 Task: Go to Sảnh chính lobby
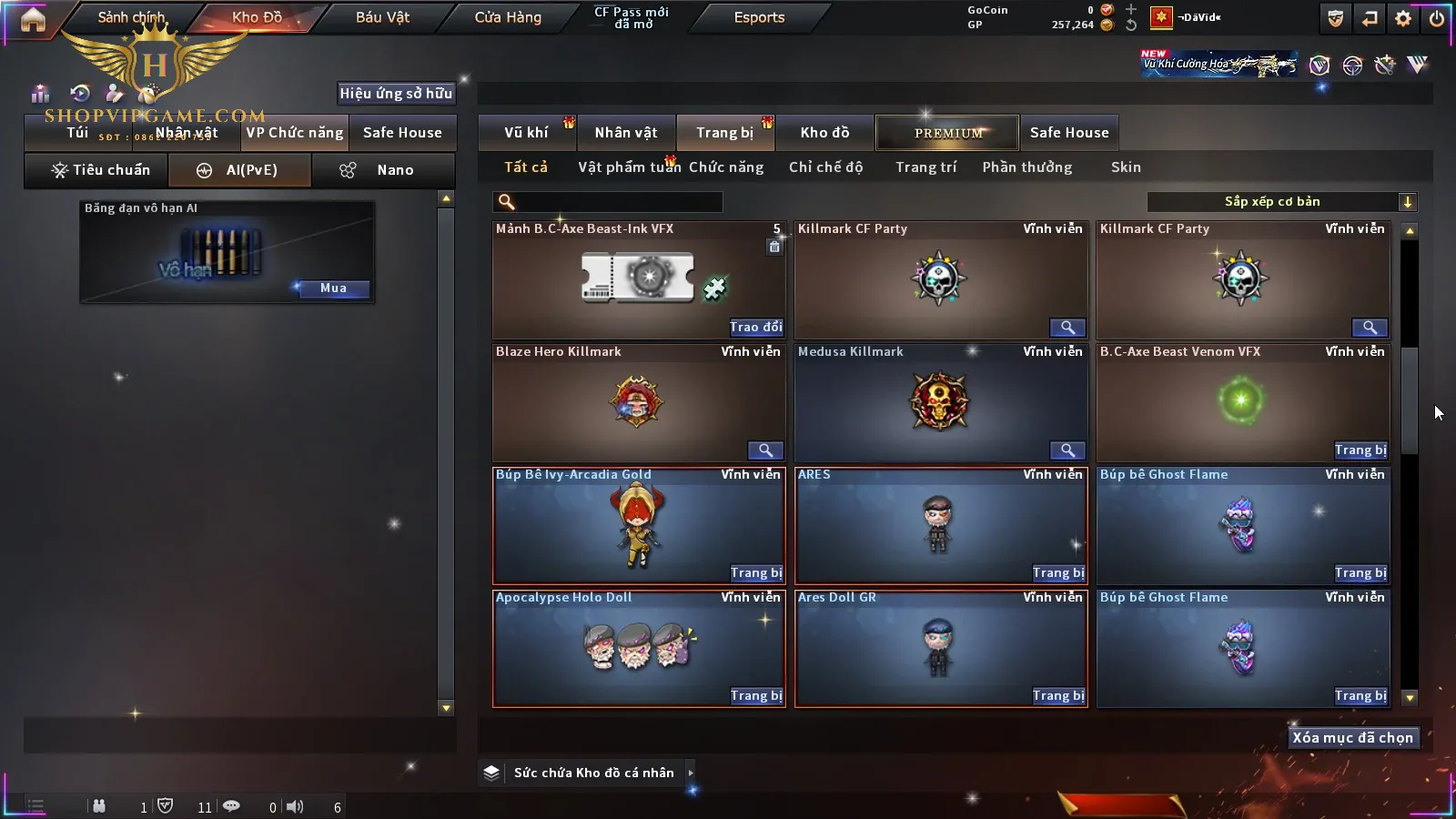click(x=132, y=17)
